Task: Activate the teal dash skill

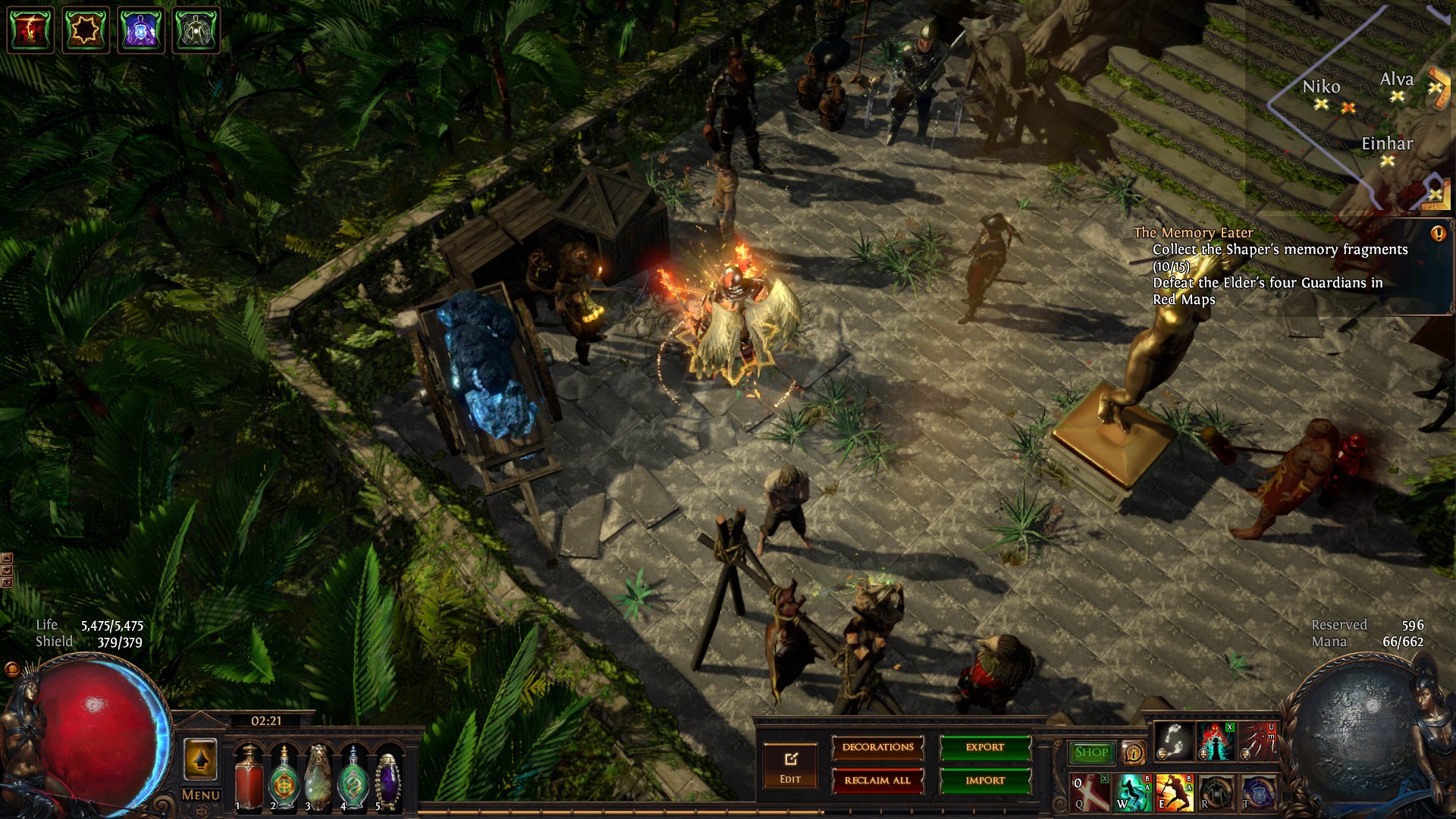Action: (1131, 793)
